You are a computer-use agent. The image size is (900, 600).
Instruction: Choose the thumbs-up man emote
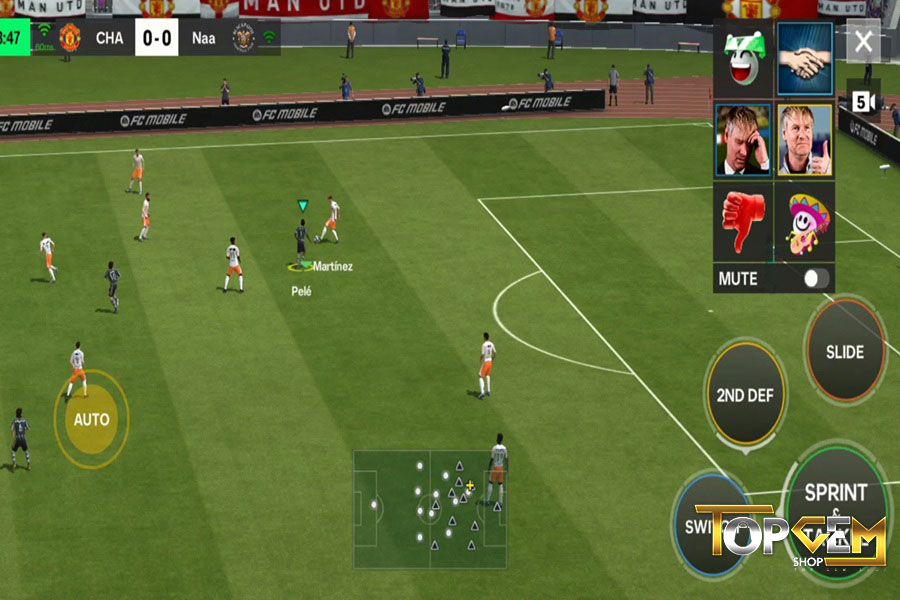[x=805, y=139]
